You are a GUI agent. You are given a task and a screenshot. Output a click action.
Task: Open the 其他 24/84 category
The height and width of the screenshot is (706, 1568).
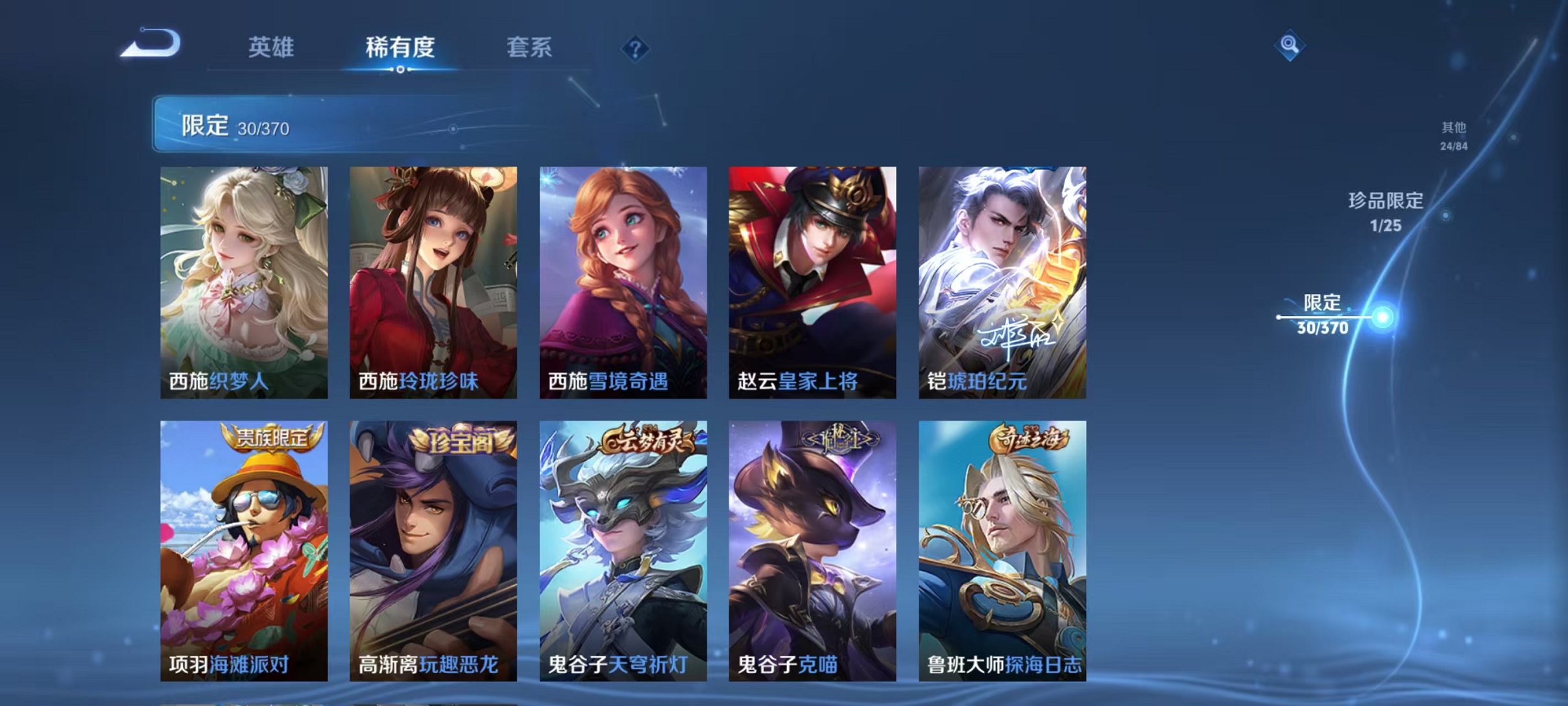tap(1453, 135)
